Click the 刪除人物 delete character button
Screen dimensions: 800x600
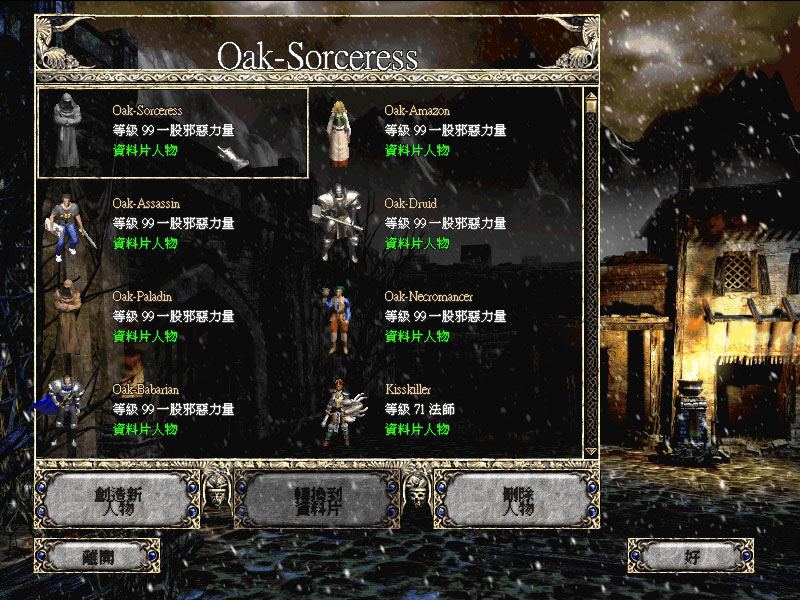518,499
